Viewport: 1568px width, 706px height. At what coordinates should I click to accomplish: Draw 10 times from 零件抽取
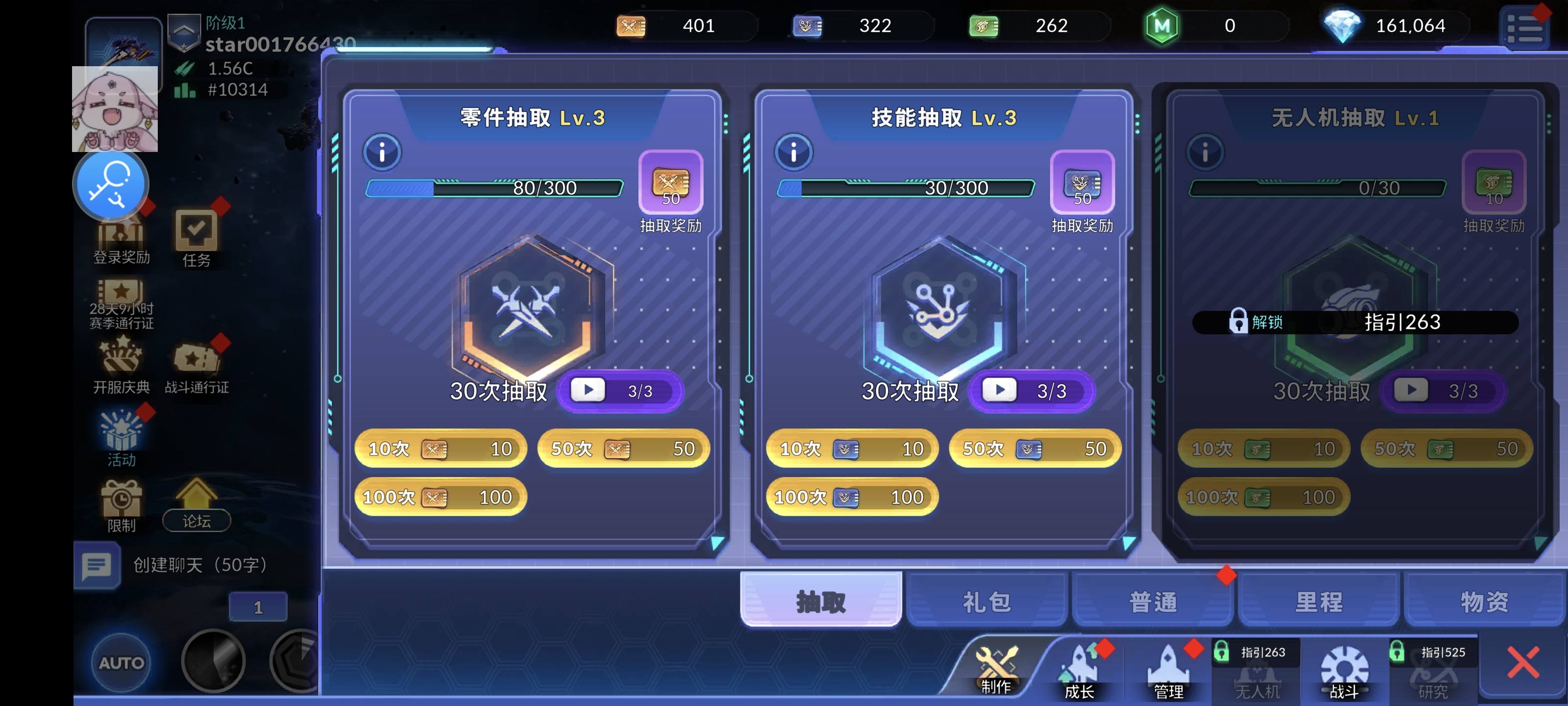point(440,449)
